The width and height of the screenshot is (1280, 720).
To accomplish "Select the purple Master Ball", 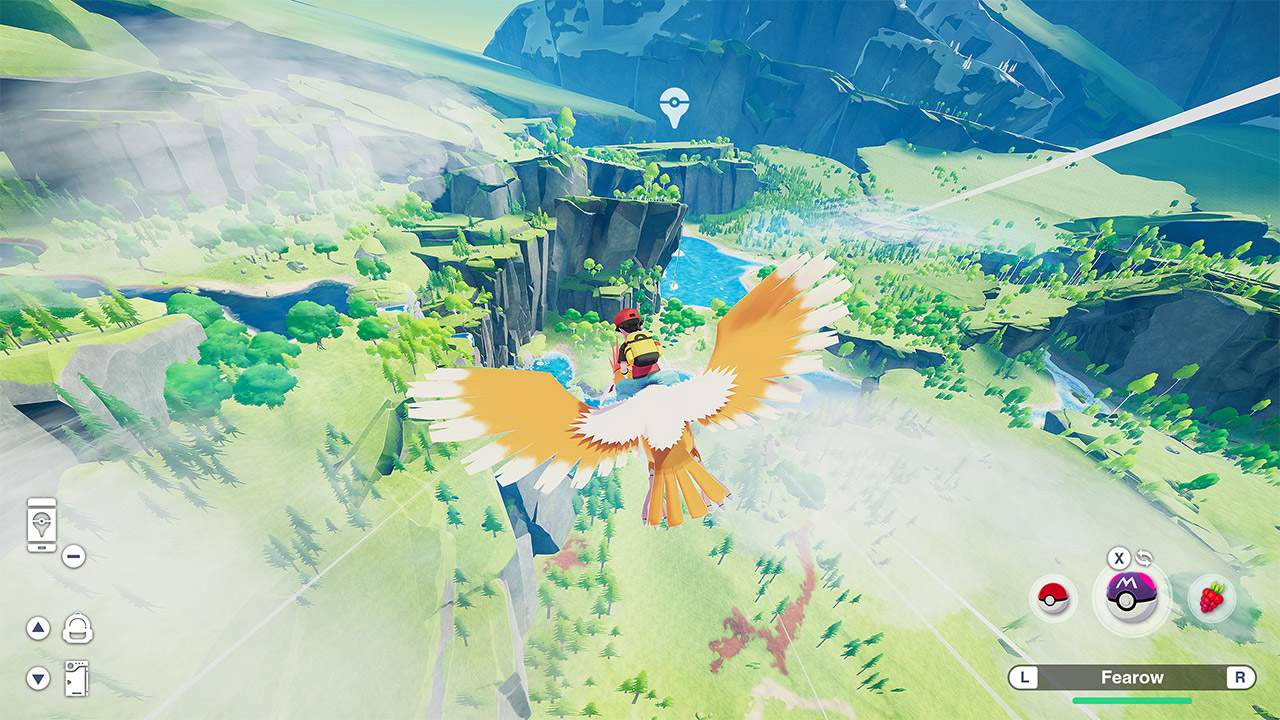I will click(x=1132, y=599).
